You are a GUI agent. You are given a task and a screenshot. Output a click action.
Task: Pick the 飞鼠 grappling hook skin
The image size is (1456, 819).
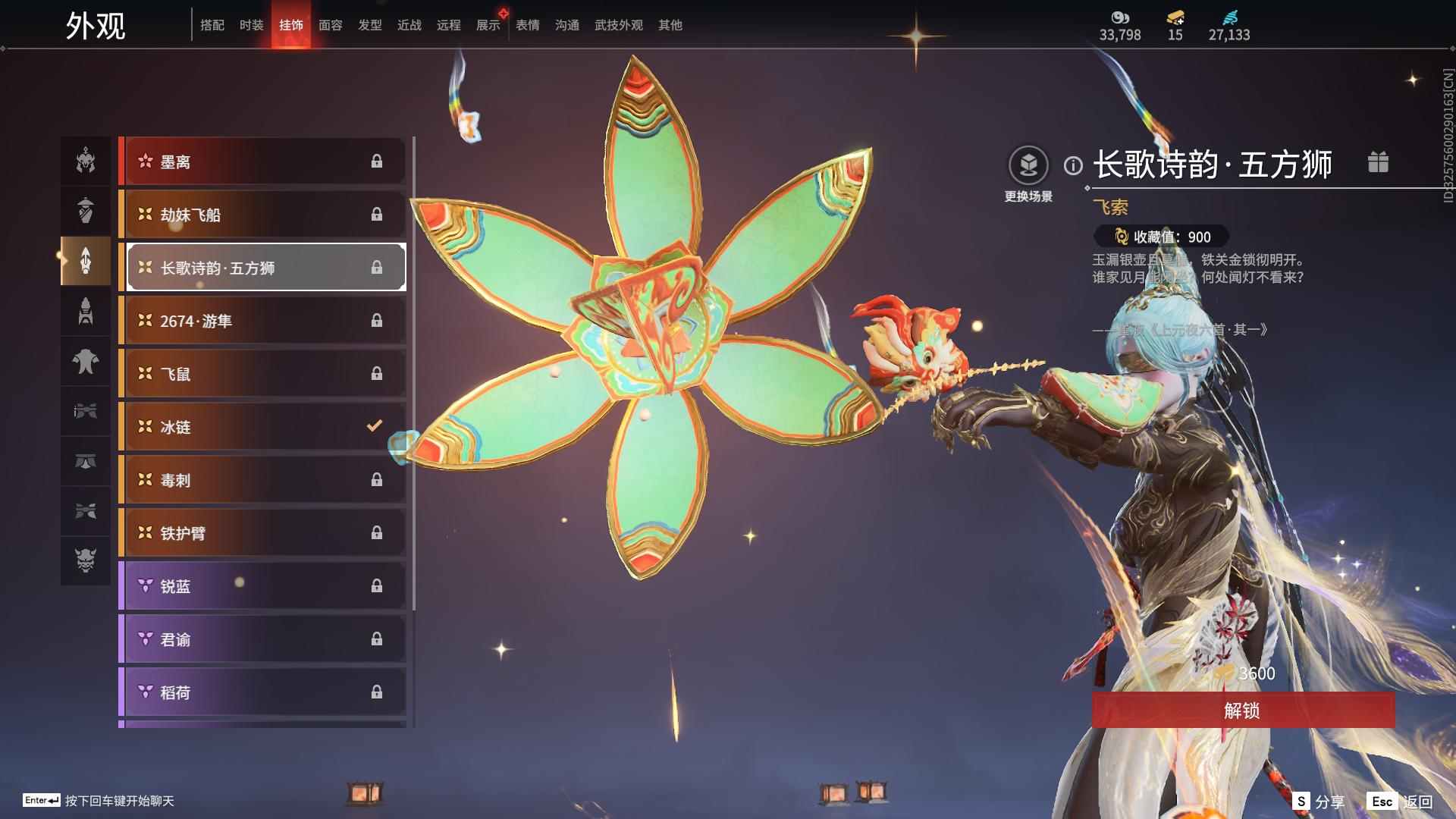pyautogui.click(x=263, y=374)
